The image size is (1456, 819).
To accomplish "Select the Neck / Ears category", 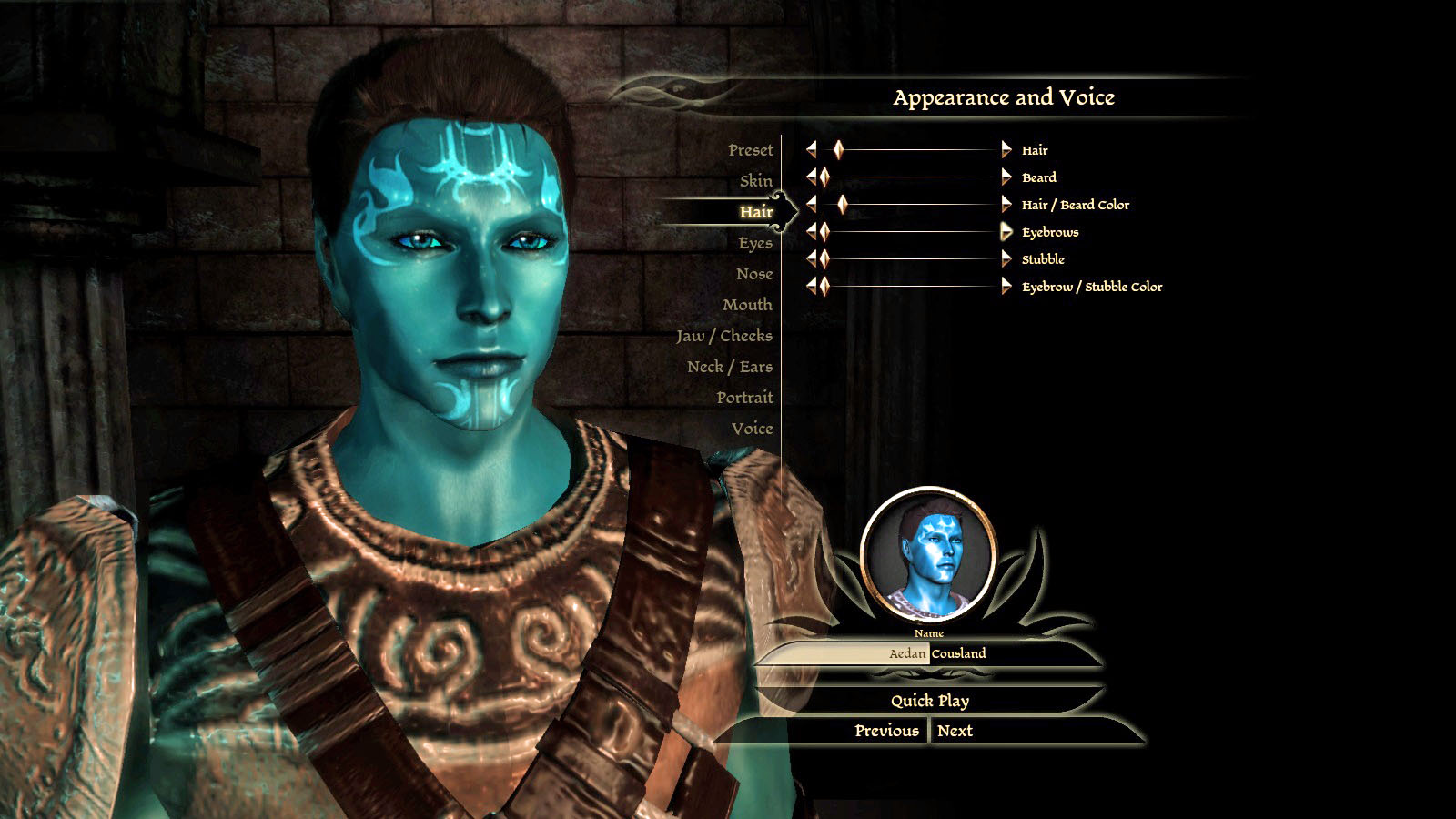I will click(729, 367).
